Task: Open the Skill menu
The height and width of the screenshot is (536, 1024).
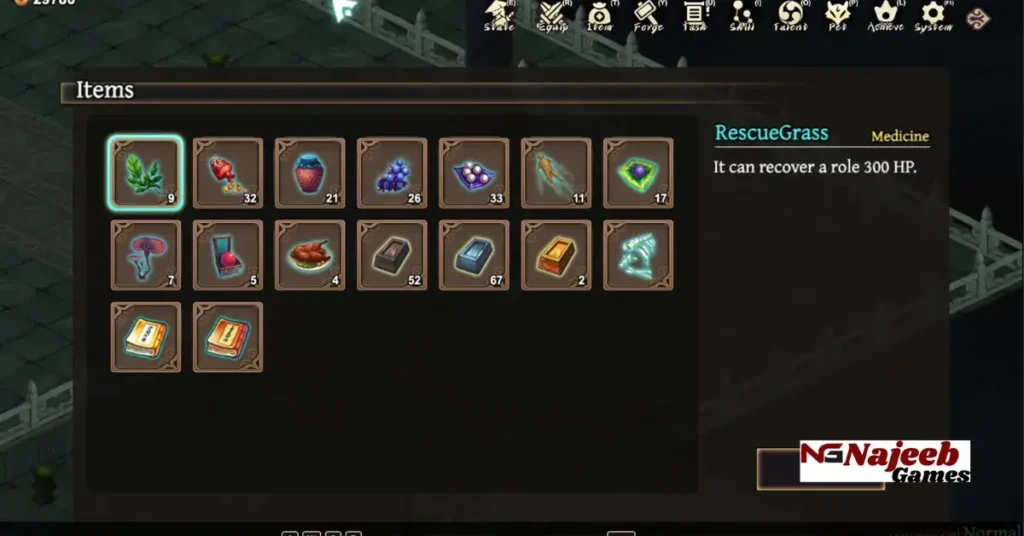Action: pos(743,14)
